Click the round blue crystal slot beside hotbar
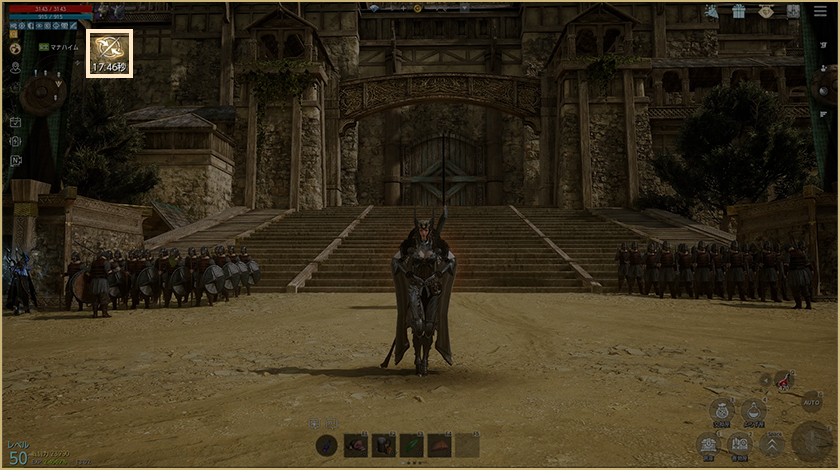 (x=327, y=445)
